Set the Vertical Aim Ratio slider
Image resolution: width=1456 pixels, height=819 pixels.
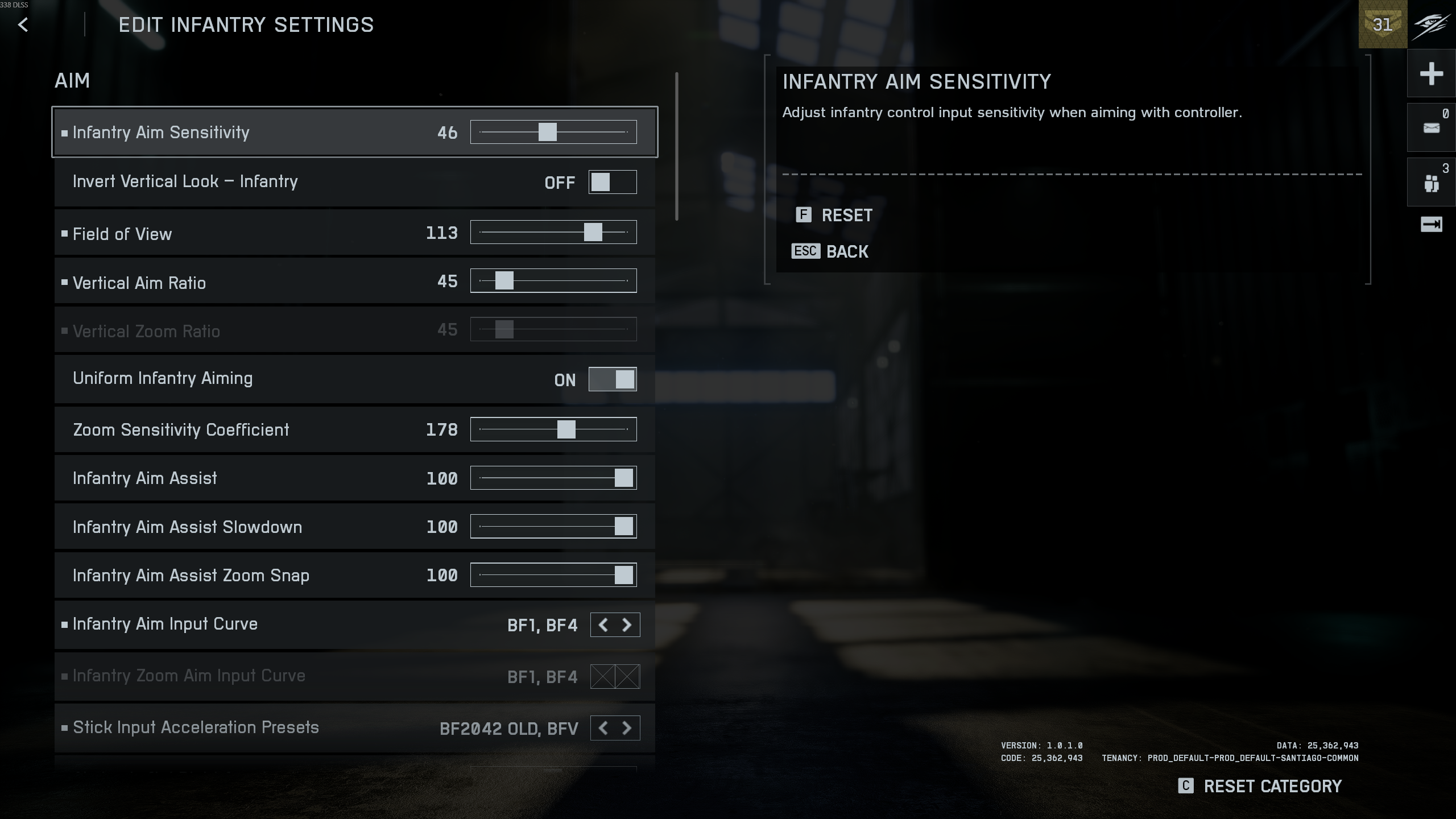(x=504, y=281)
